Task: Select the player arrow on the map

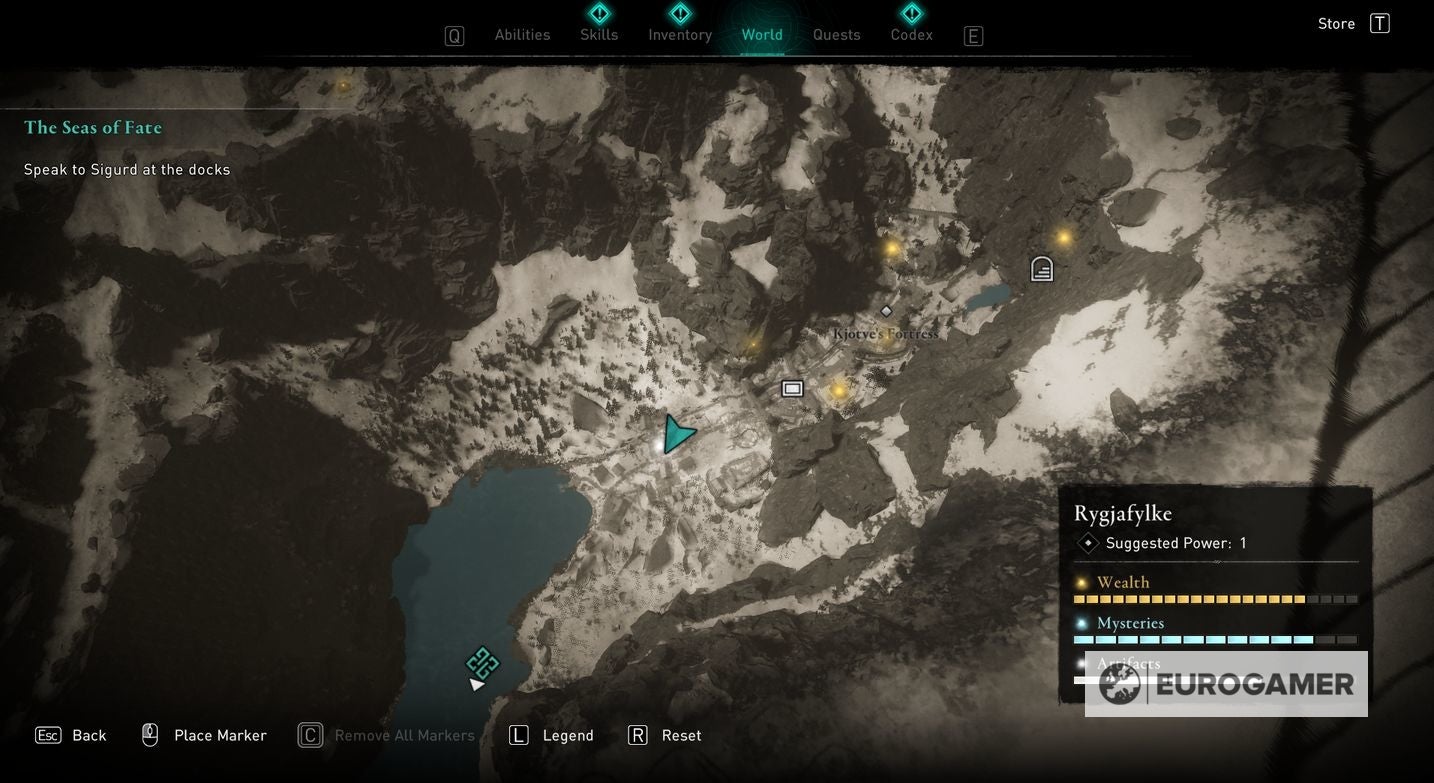Action: click(678, 432)
